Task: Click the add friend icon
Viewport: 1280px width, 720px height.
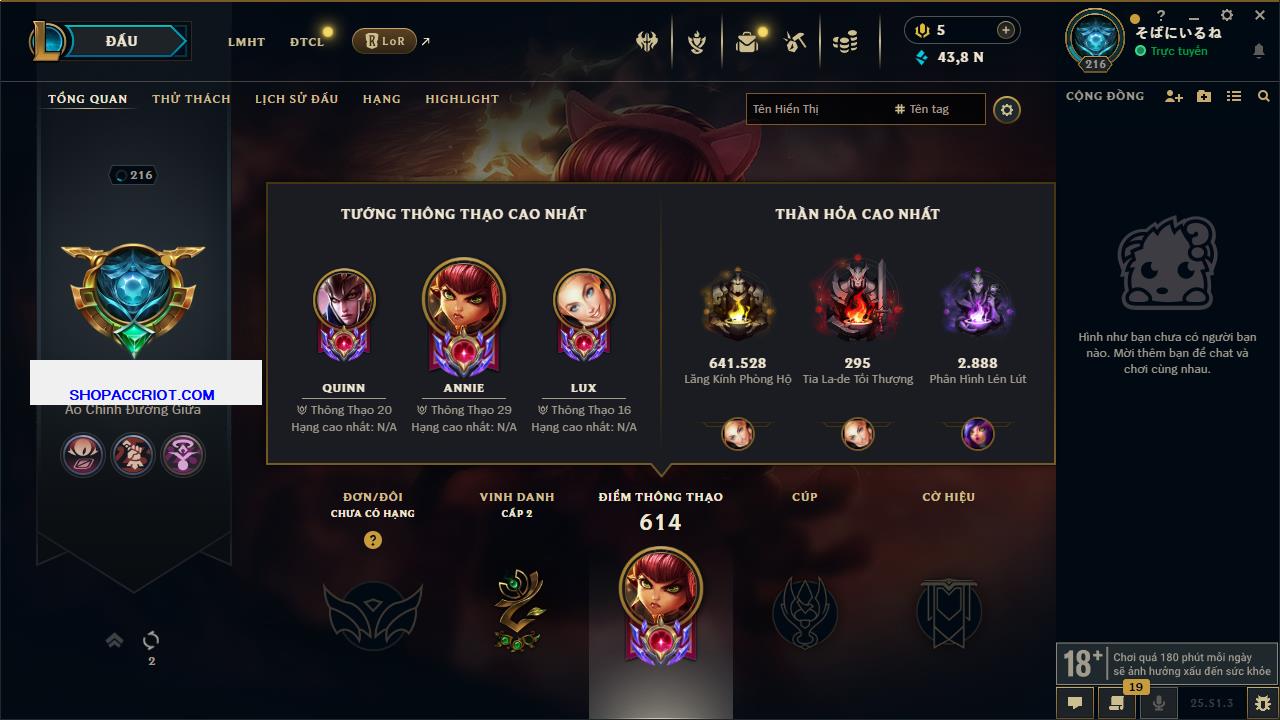Action: pos(1174,97)
